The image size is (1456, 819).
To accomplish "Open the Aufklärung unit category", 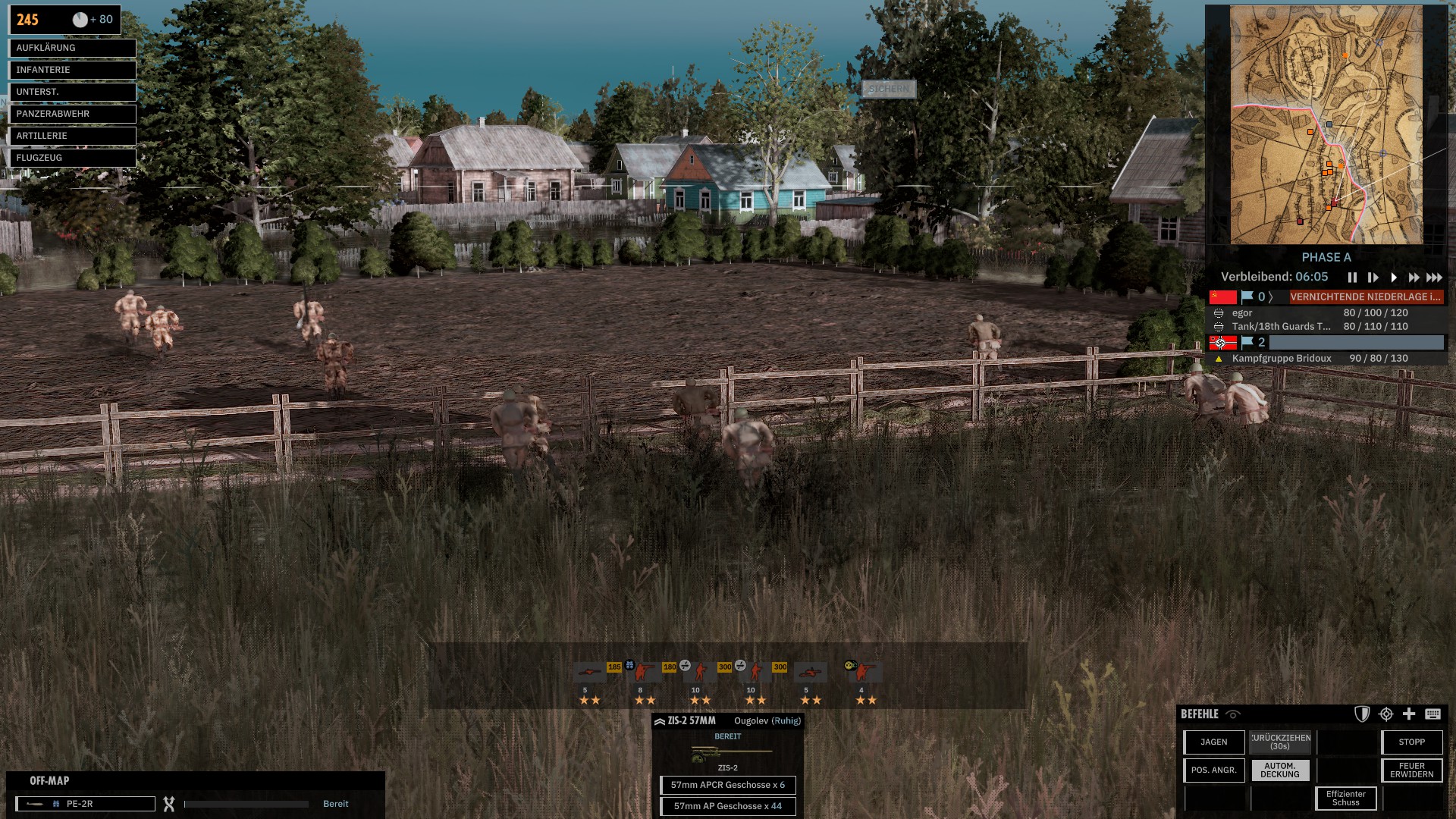I will 72,48.
